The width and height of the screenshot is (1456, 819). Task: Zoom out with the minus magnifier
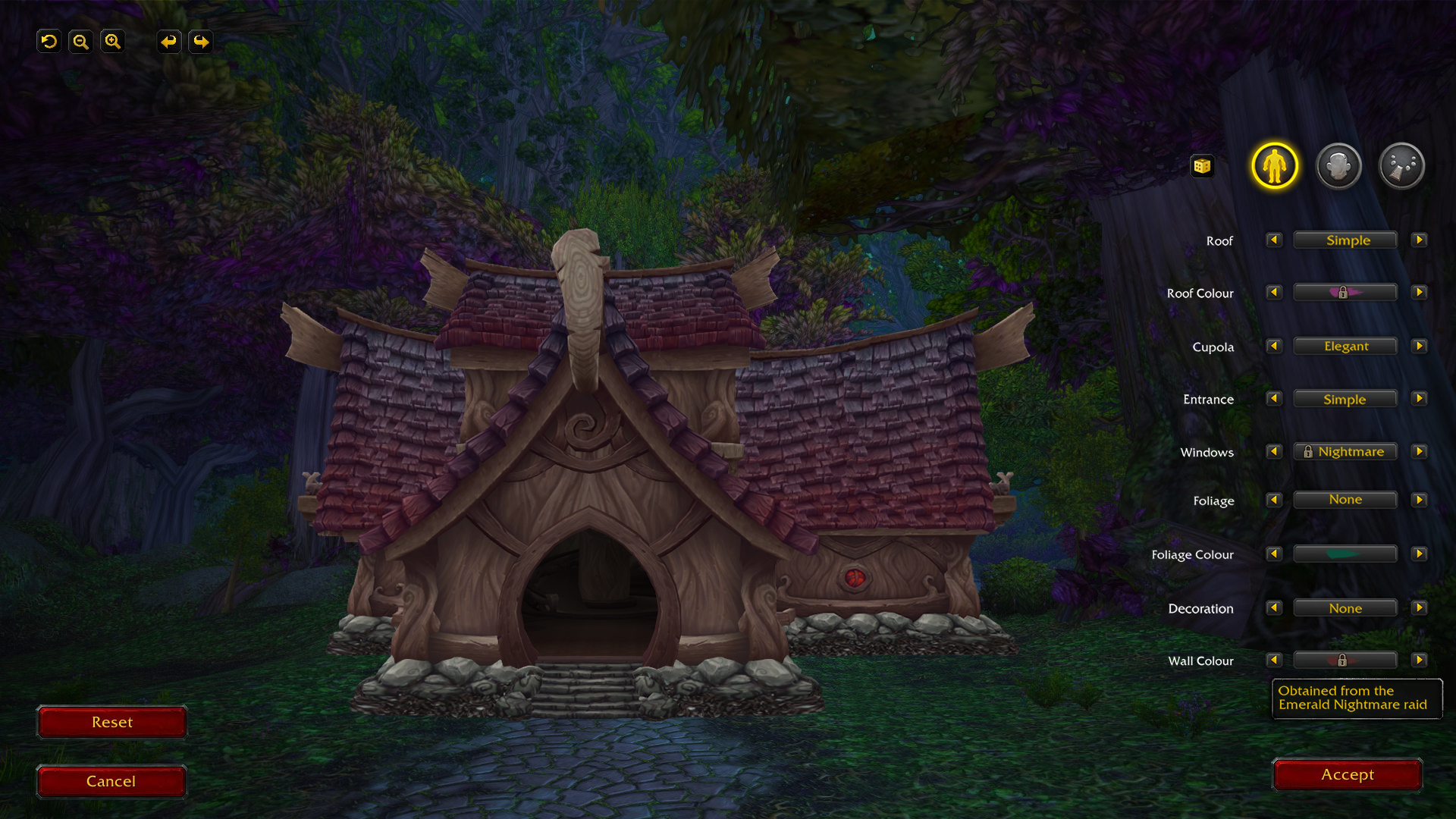pyautogui.click(x=80, y=42)
